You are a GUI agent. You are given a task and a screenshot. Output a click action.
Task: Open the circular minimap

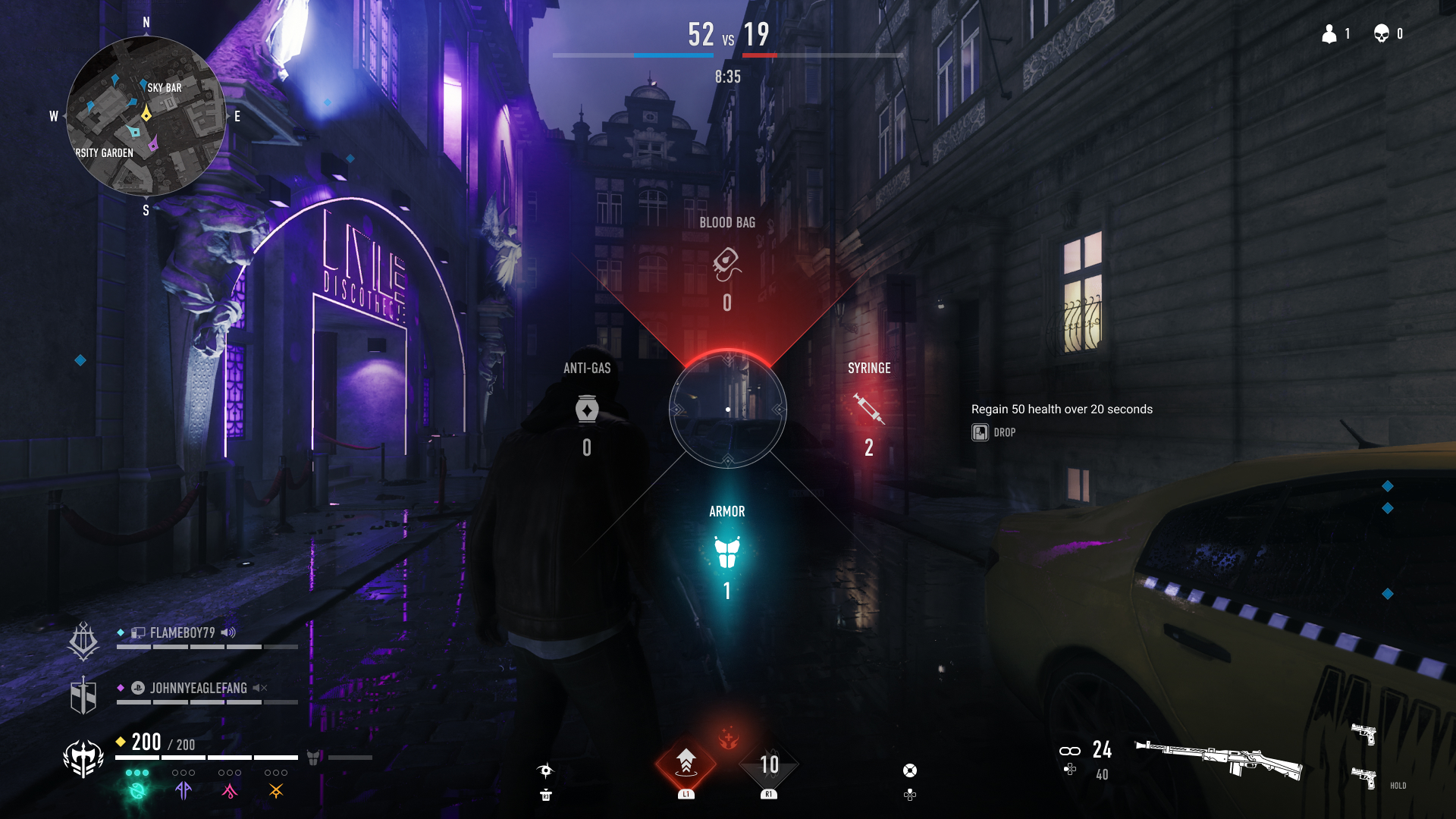146,115
